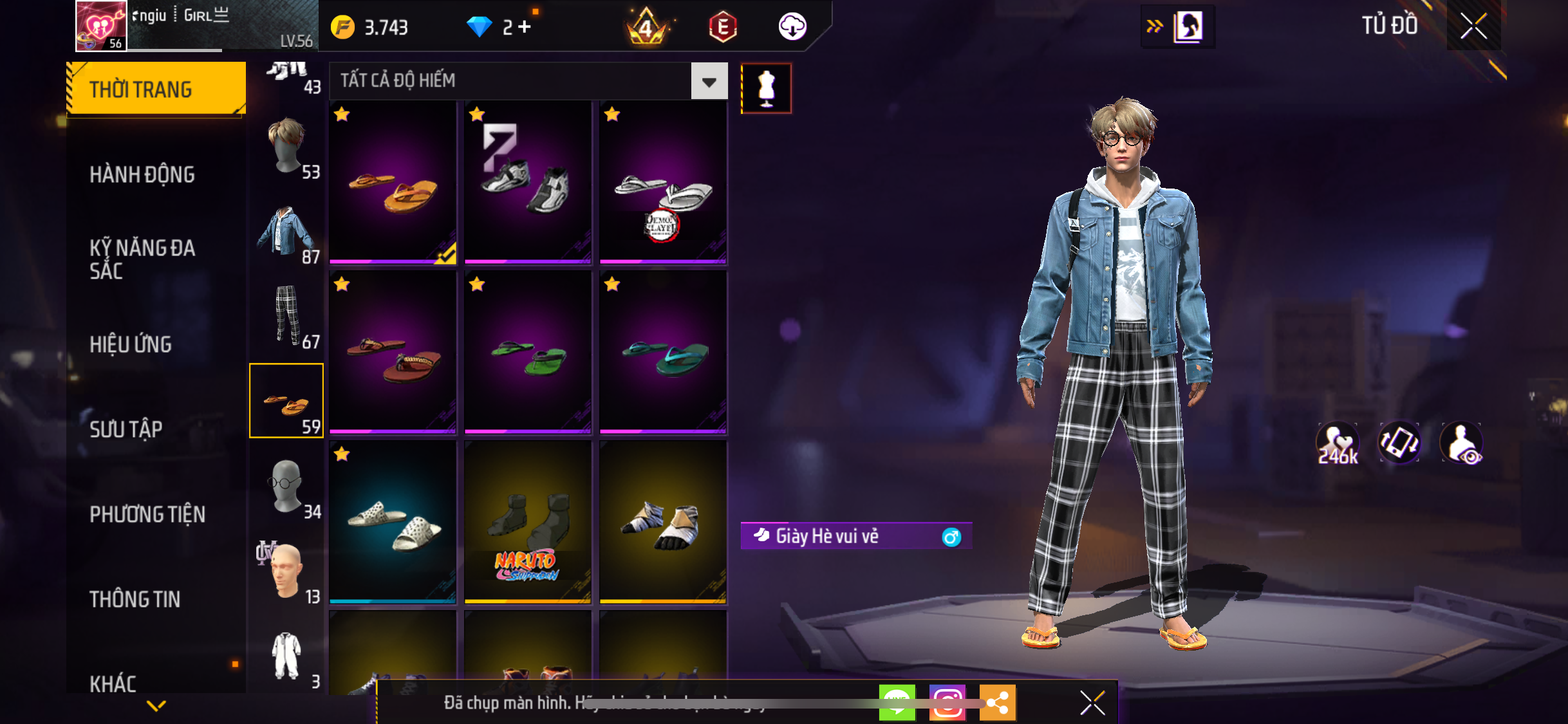This screenshot has width=1568, height=724.
Task: Open the plaid pants category
Action: tap(286, 317)
